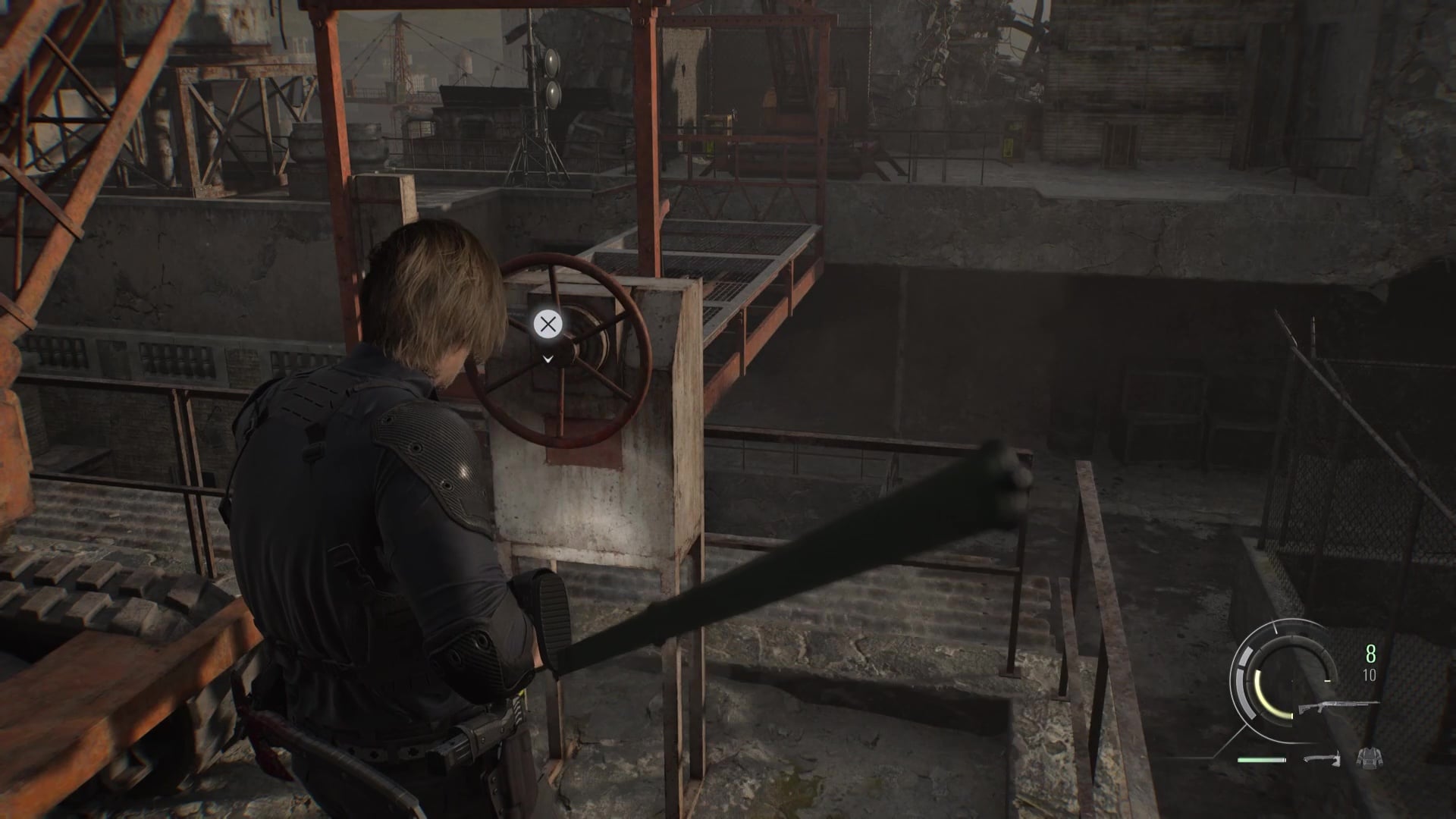Viewport: 1456px width, 819px height.
Task: Click the body armor vest icon
Action: 1368,758
